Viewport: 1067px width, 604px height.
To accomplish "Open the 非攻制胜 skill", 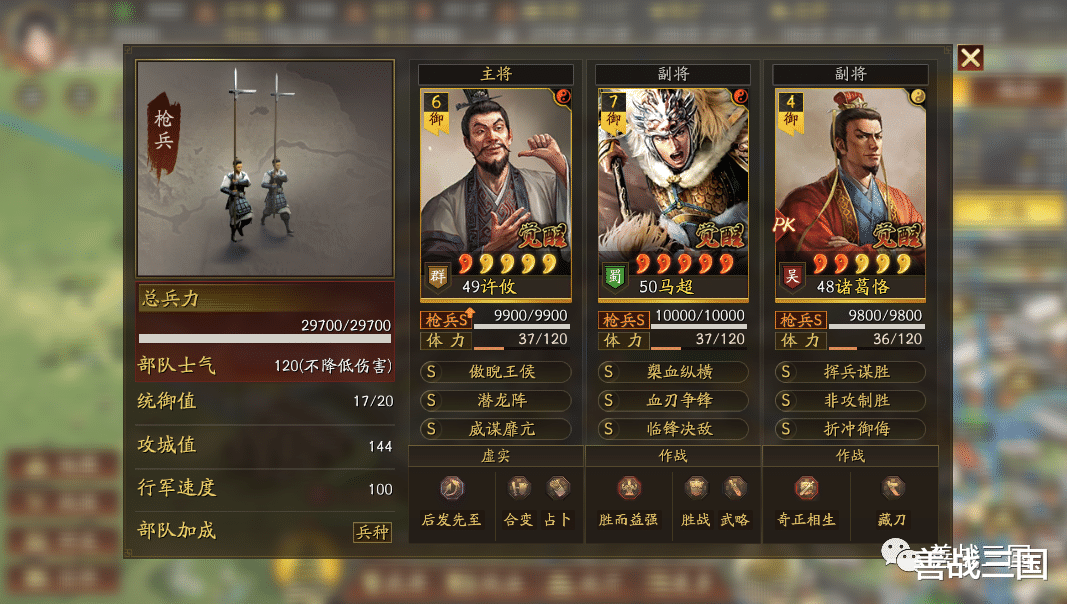I will 851,400.
